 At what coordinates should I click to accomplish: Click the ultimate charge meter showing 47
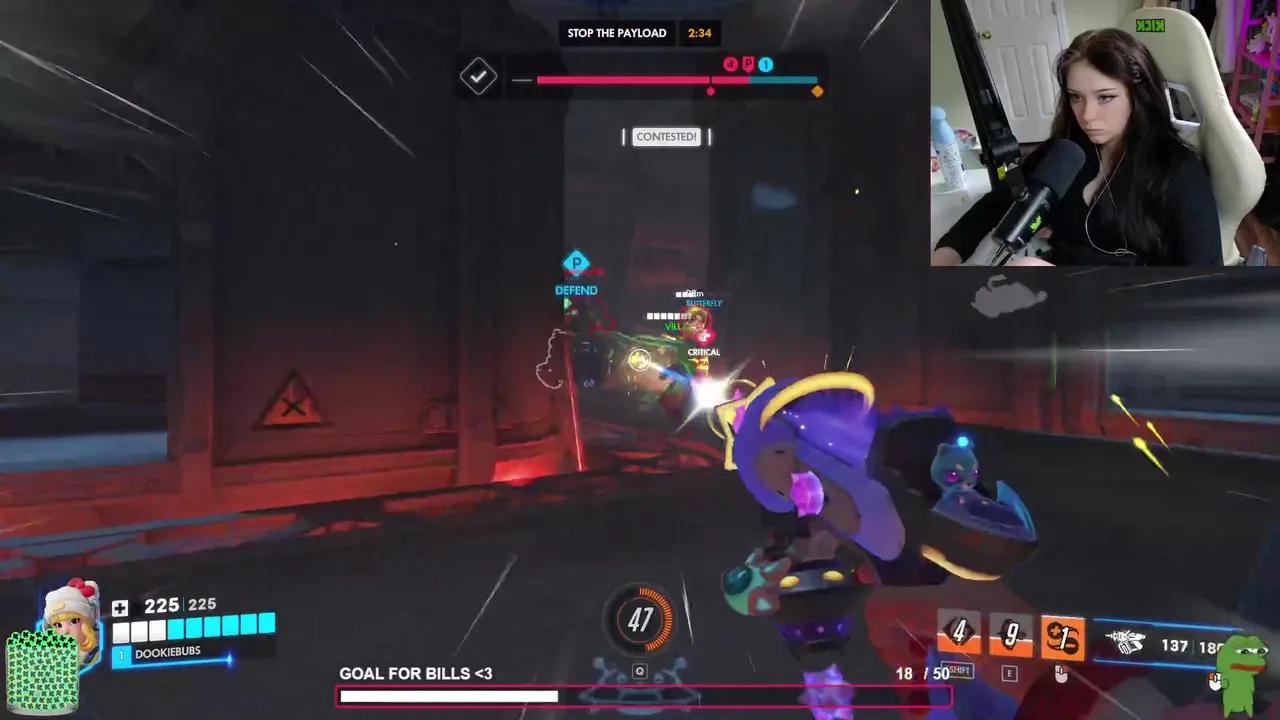(x=640, y=620)
